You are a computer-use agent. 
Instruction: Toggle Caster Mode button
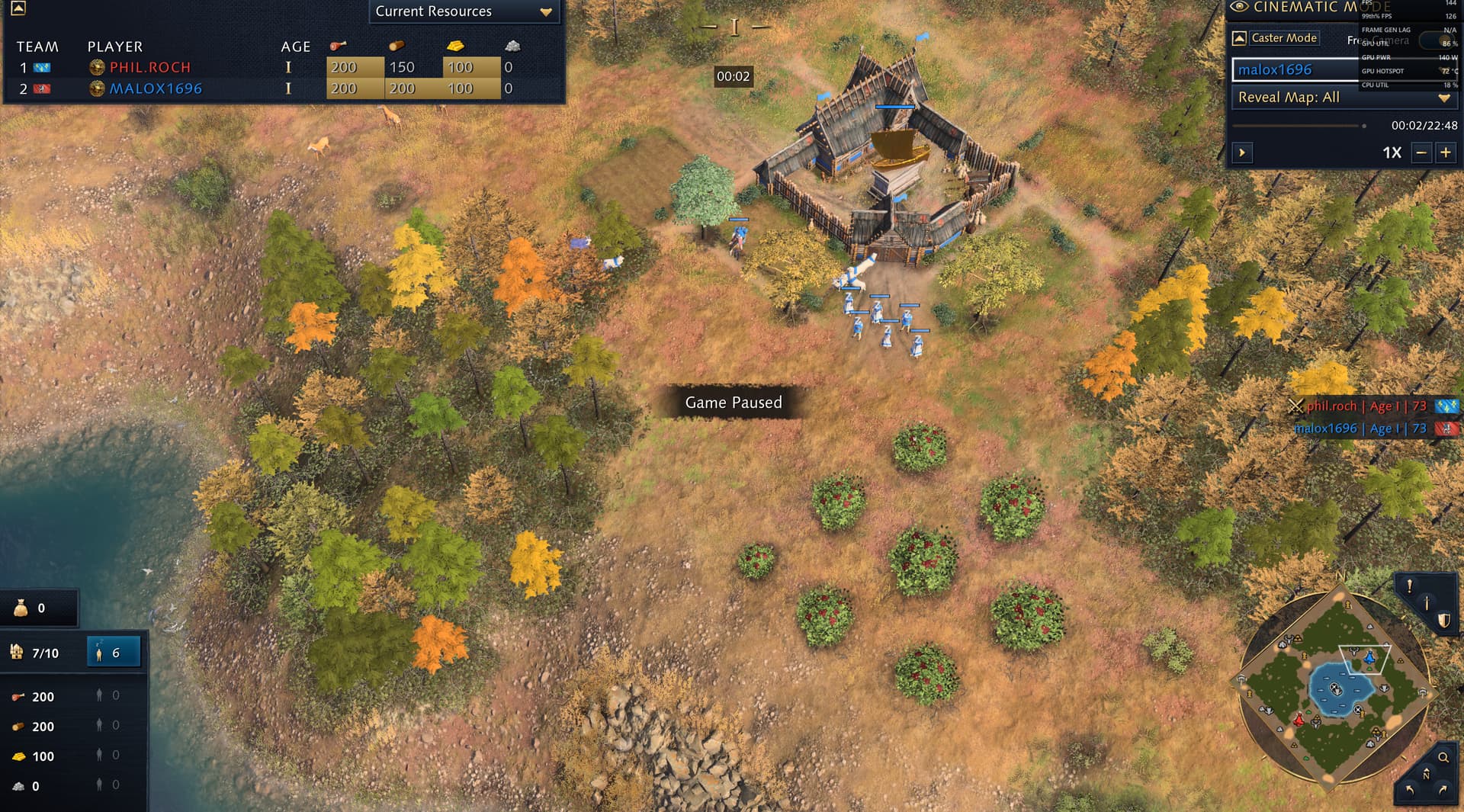pos(1283,38)
